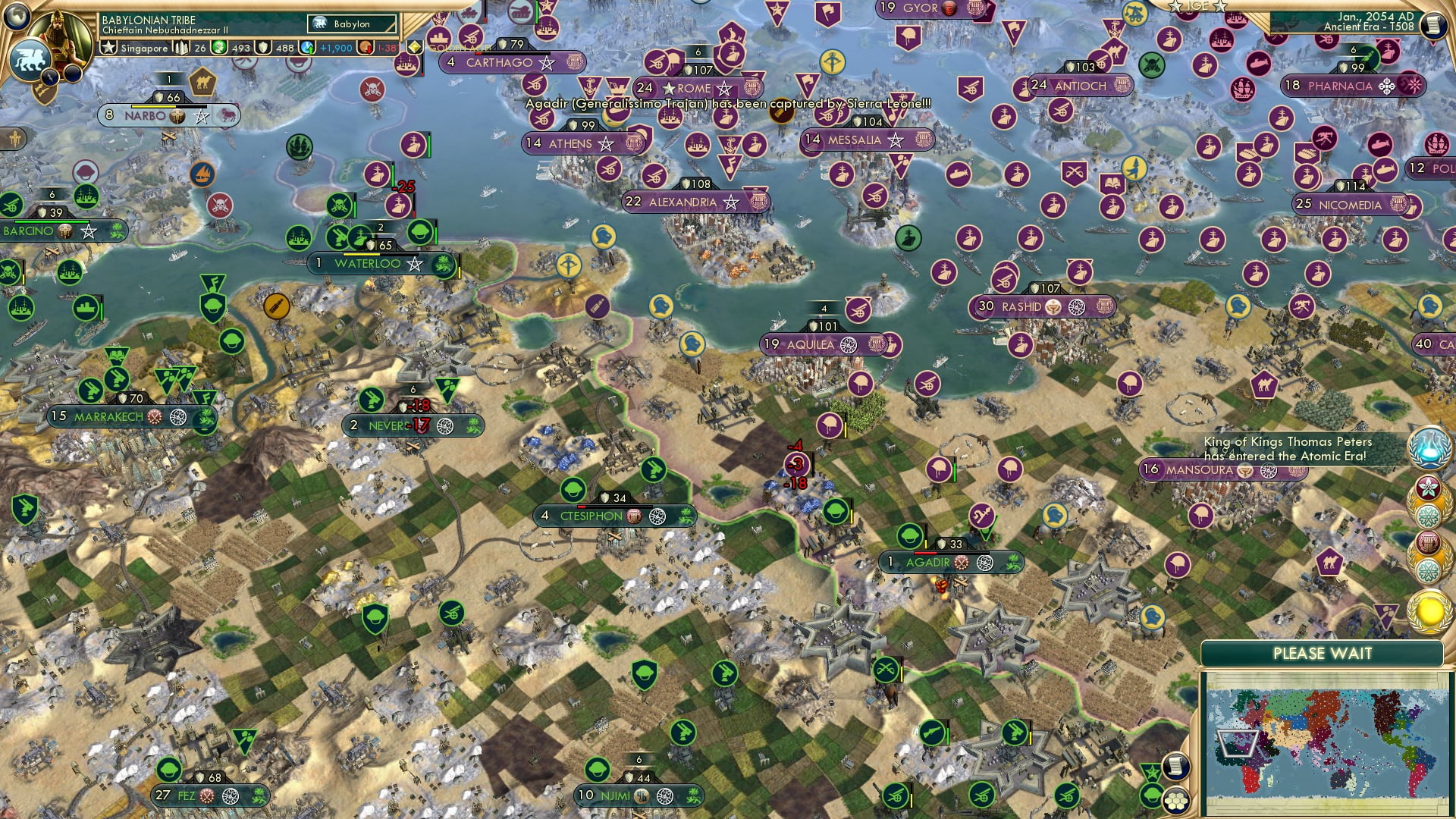Toggle the lightning icon under the leader portrait

49,76
